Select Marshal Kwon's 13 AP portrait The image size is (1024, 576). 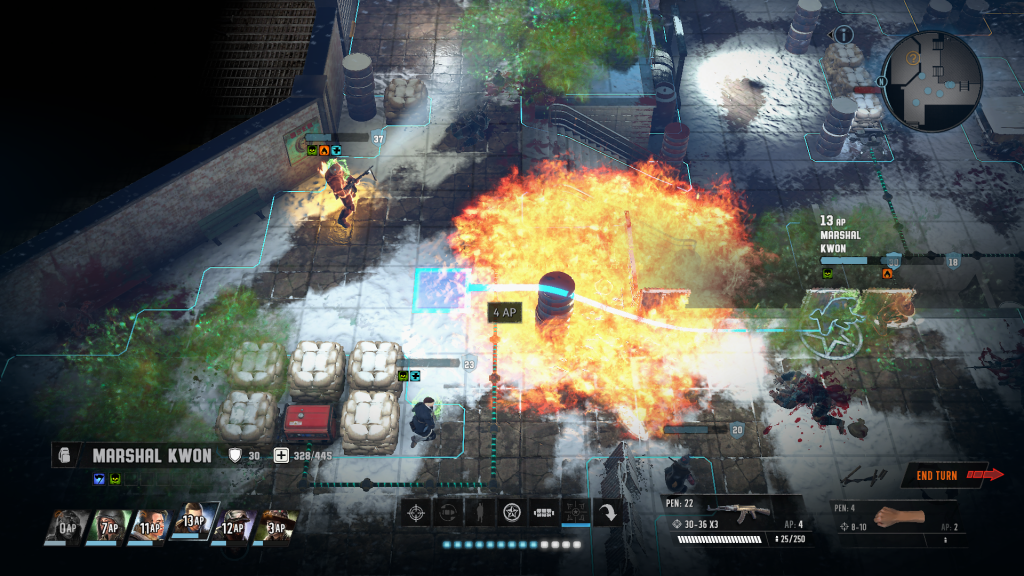coord(191,522)
